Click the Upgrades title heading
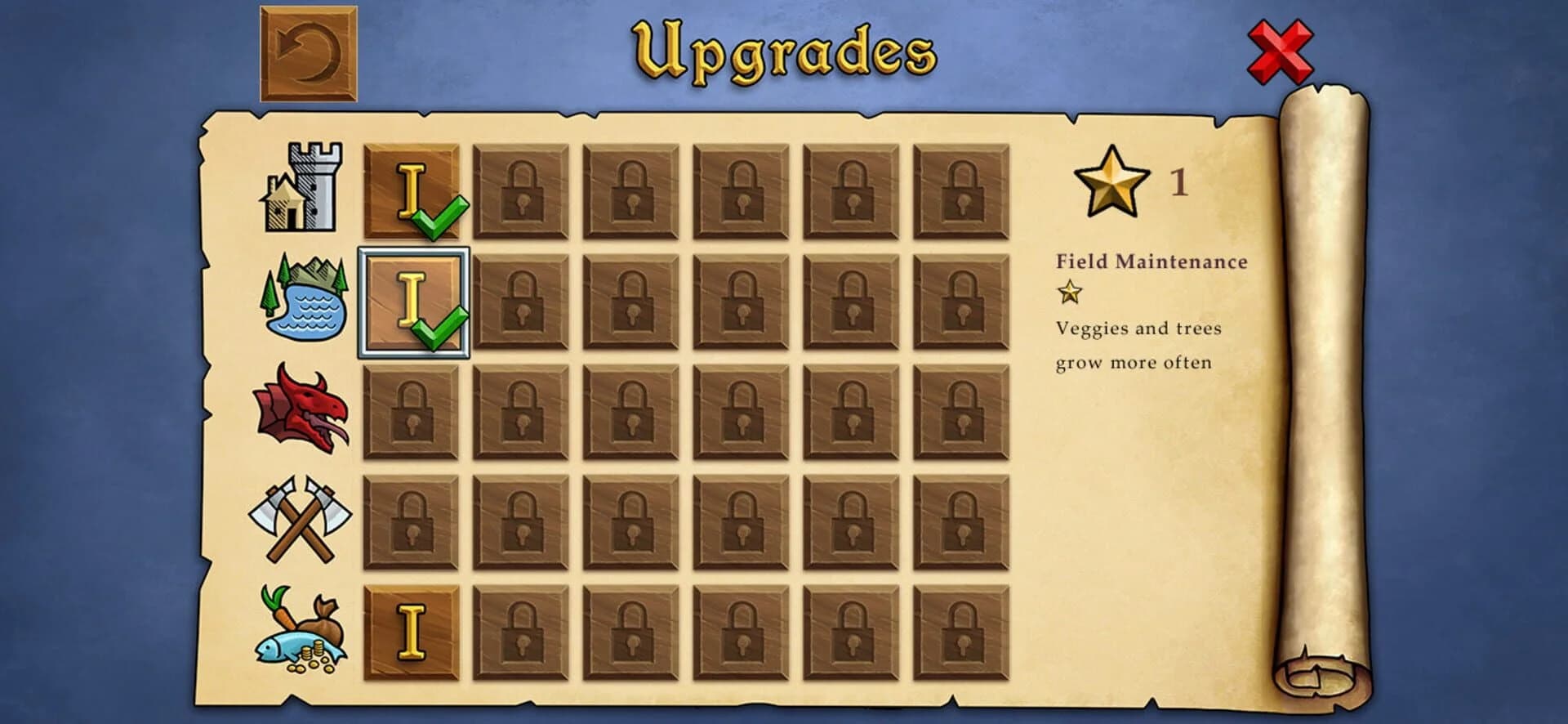1568x724 pixels. click(x=782, y=51)
